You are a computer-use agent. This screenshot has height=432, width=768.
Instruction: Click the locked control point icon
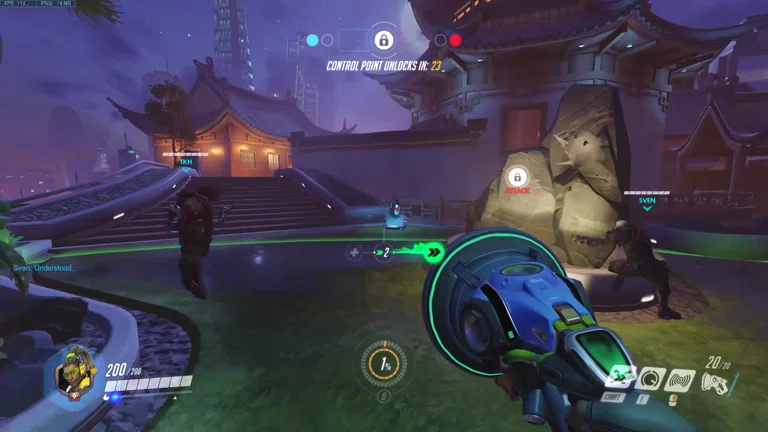pyautogui.click(x=383, y=40)
